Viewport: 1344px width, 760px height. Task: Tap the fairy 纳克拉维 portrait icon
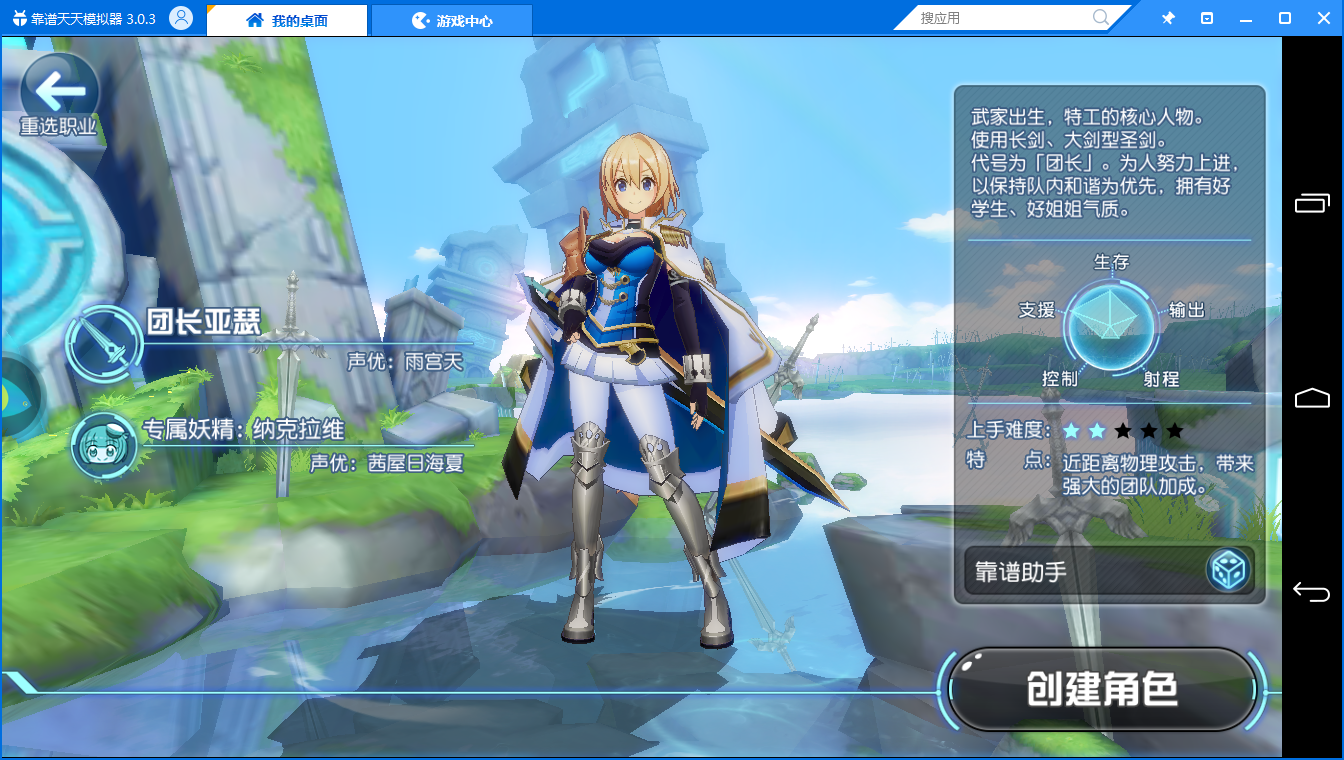pyautogui.click(x=104, y=445)
